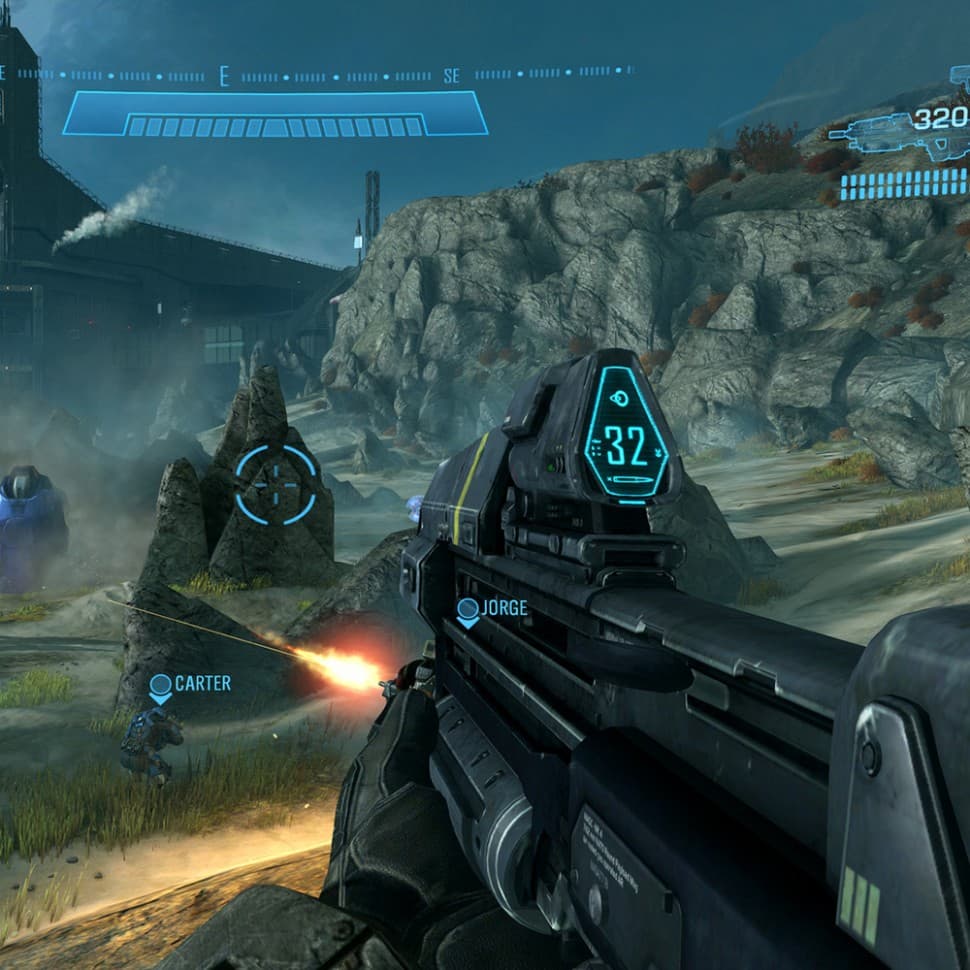Screen dimensions: 970x970
Task: Select the Jorge ally waypoint marker
Action: 467,610
